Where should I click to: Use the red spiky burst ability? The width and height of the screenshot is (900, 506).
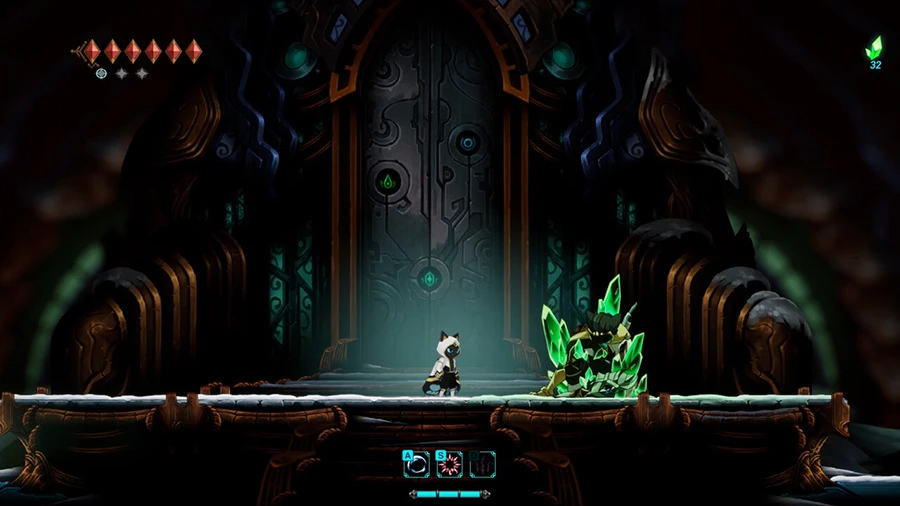click(x=450, y=464)
